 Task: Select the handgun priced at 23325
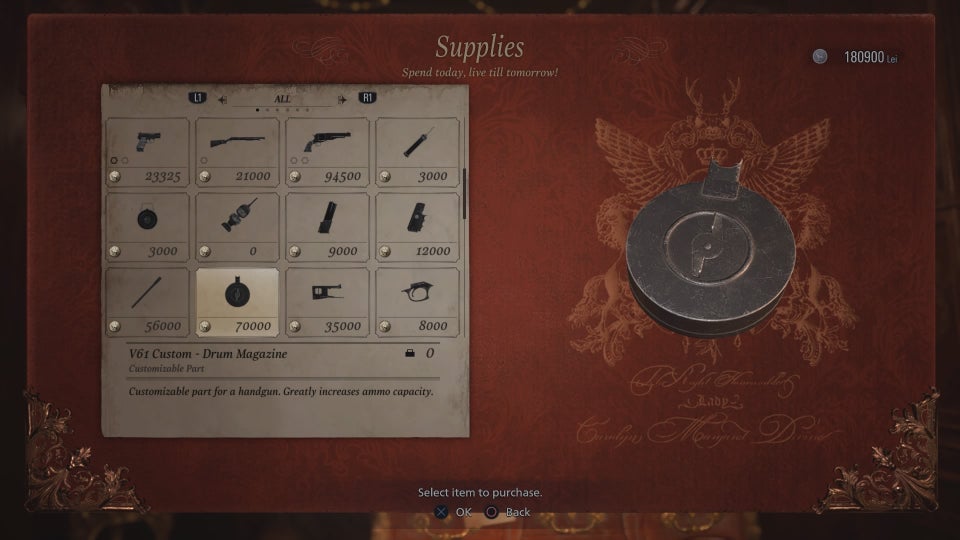(147, 152)
